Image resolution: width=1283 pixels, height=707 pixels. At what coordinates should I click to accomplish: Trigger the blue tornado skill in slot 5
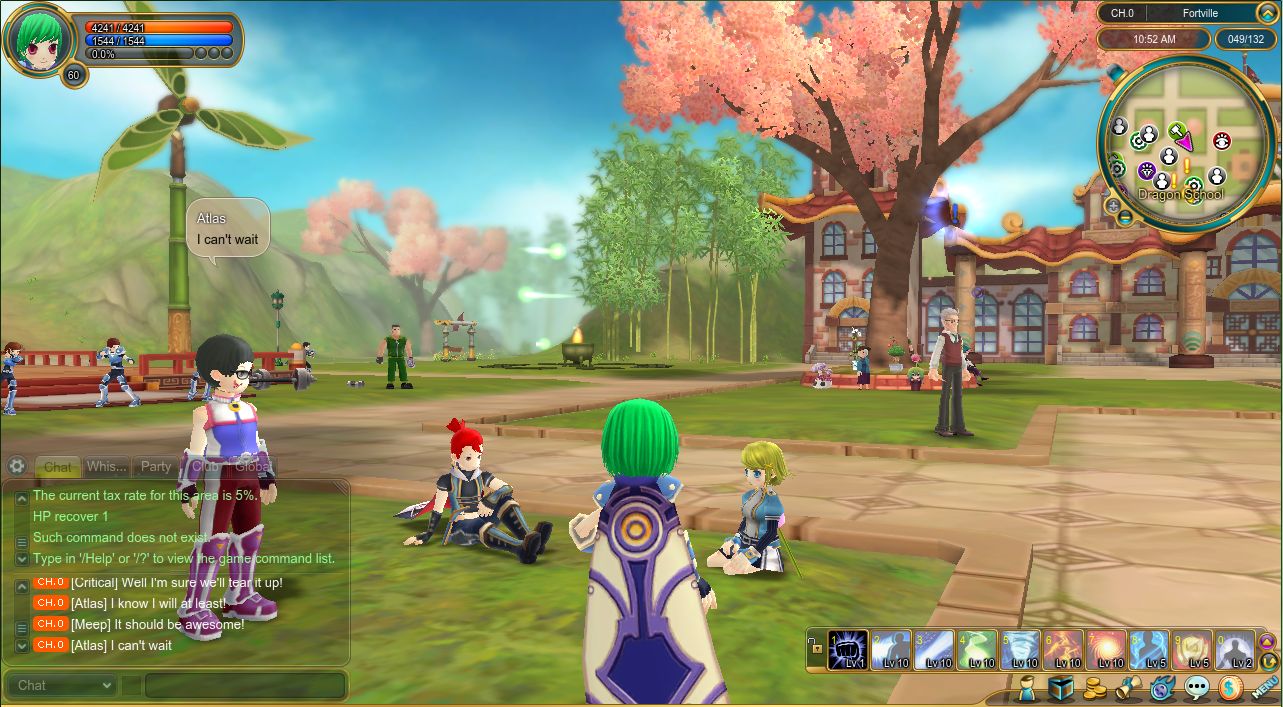[1020, 650]
